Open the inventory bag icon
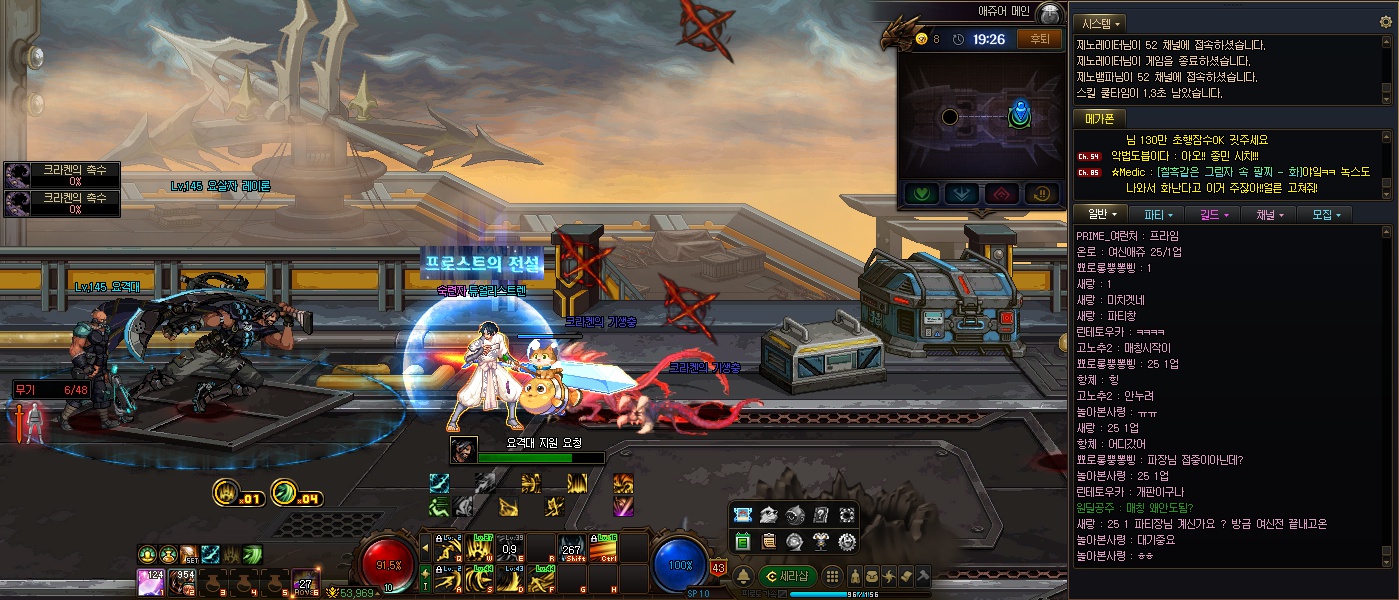The height and width of the screenshot is (600, 1399). point(873,576)
